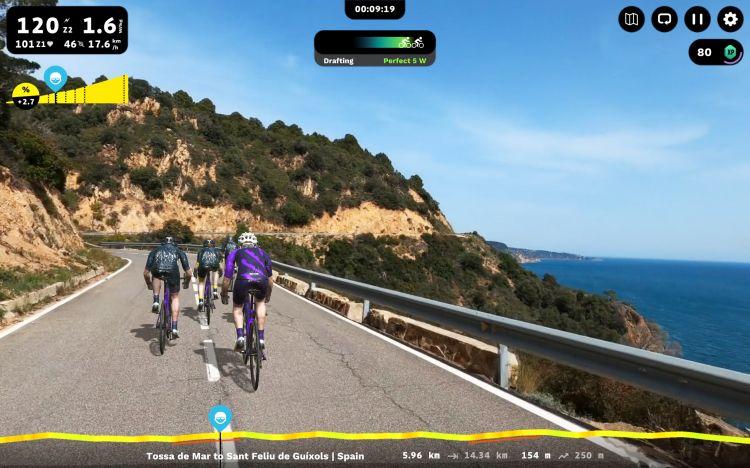This screenshot has width=750, height=468.
Task: Open the gear settings menu
Action: click(731, 19)
